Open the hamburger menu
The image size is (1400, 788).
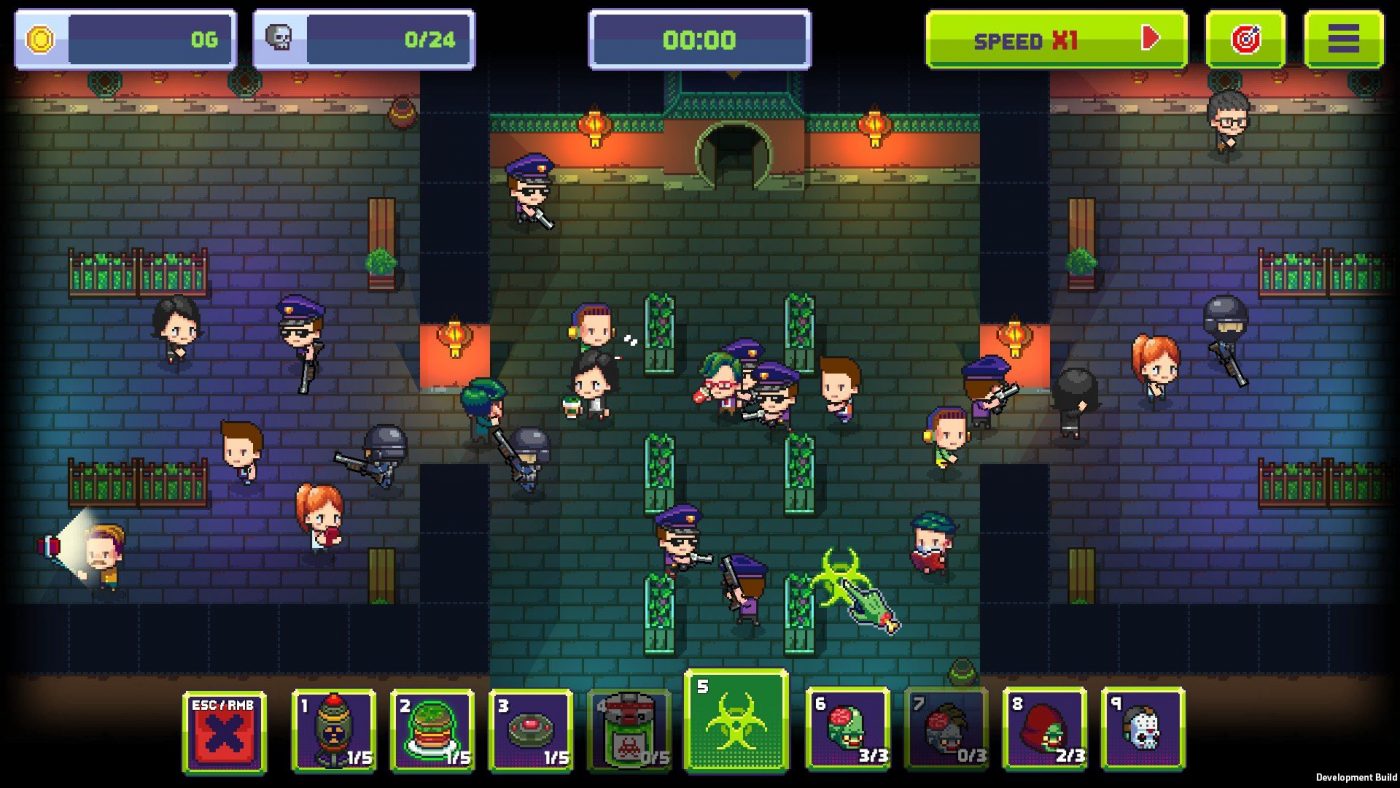(1343, 39)
